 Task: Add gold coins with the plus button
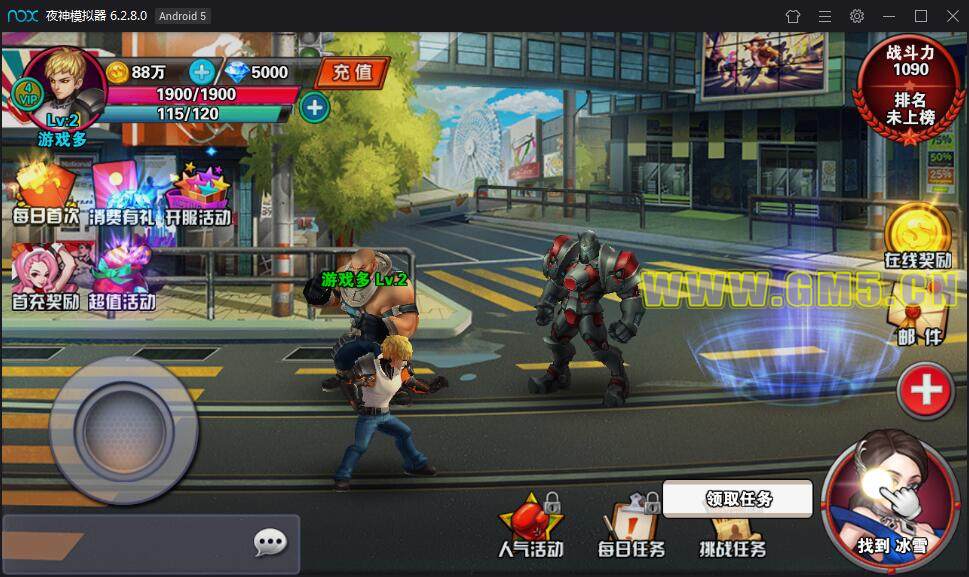[x=201, y=72]
